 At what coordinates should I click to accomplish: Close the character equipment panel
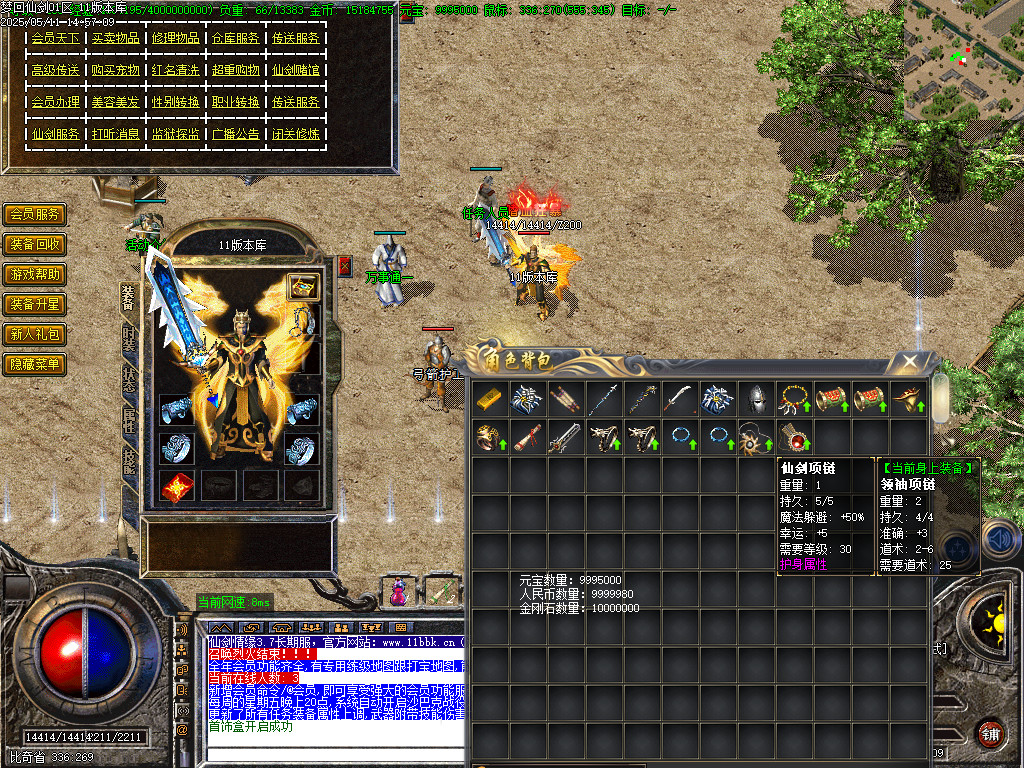click(x=345, y=265)
